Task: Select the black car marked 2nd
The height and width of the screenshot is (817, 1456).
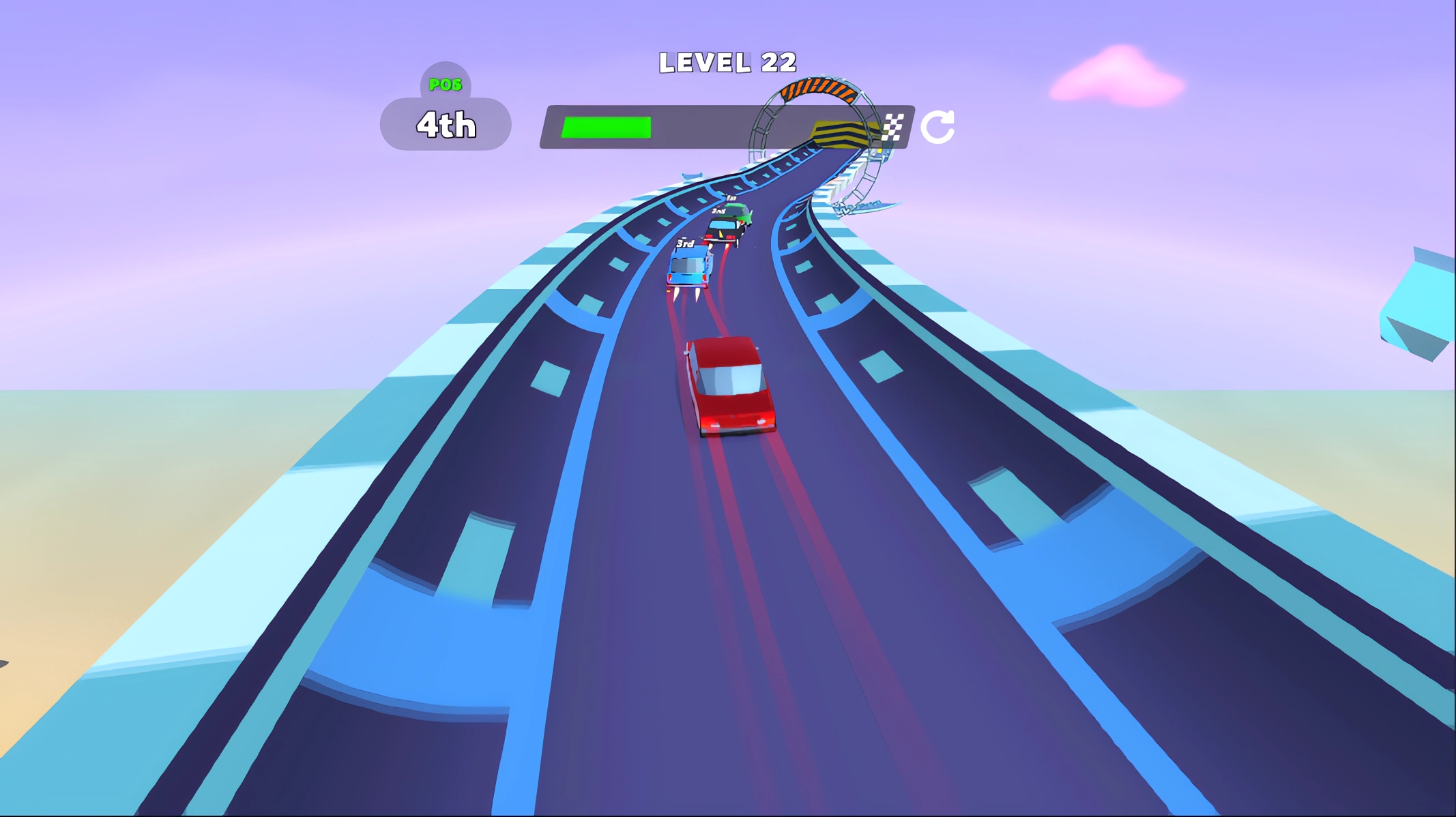Action: pyautogui.click(x=725, y=231)
